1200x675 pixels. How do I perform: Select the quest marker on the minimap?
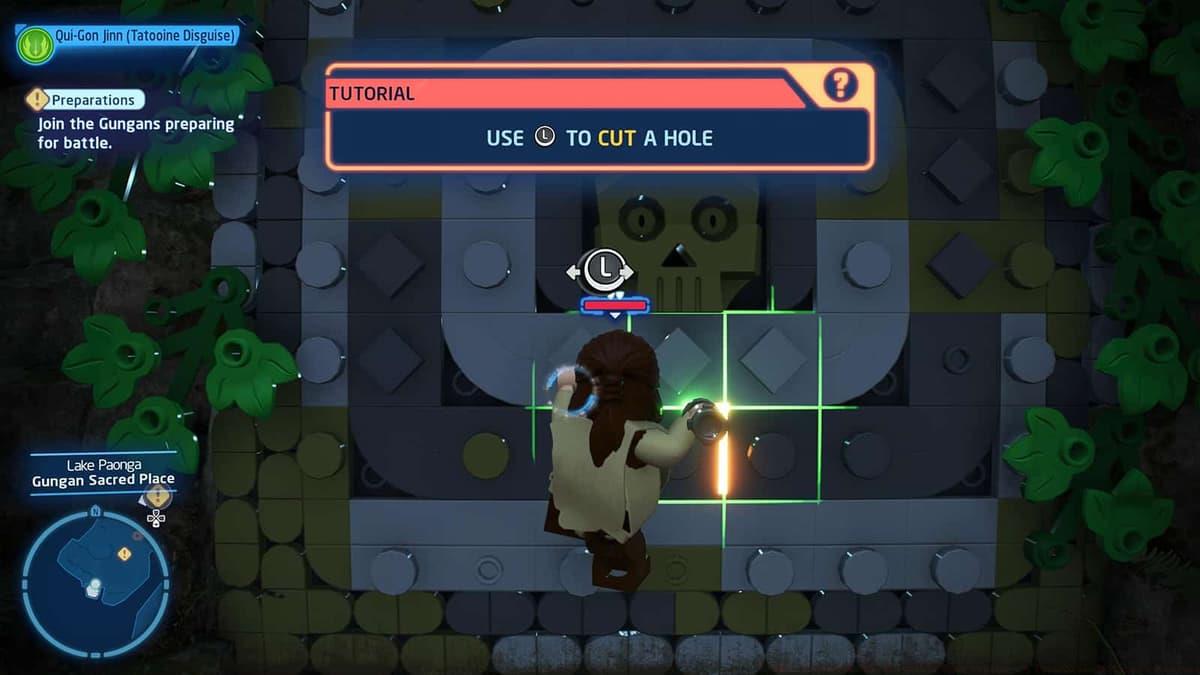[x=124, y=553]
